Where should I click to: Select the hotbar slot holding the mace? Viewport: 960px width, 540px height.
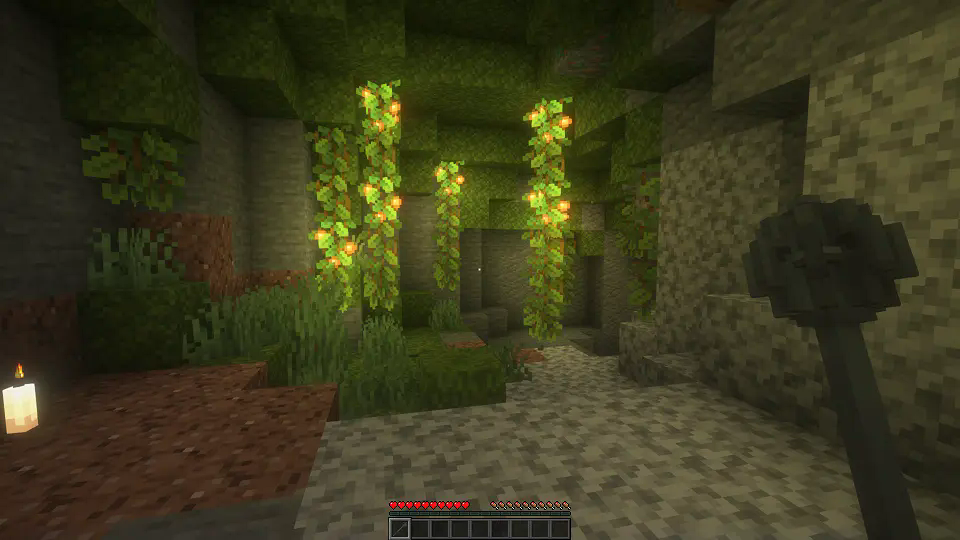pos(399,528)
